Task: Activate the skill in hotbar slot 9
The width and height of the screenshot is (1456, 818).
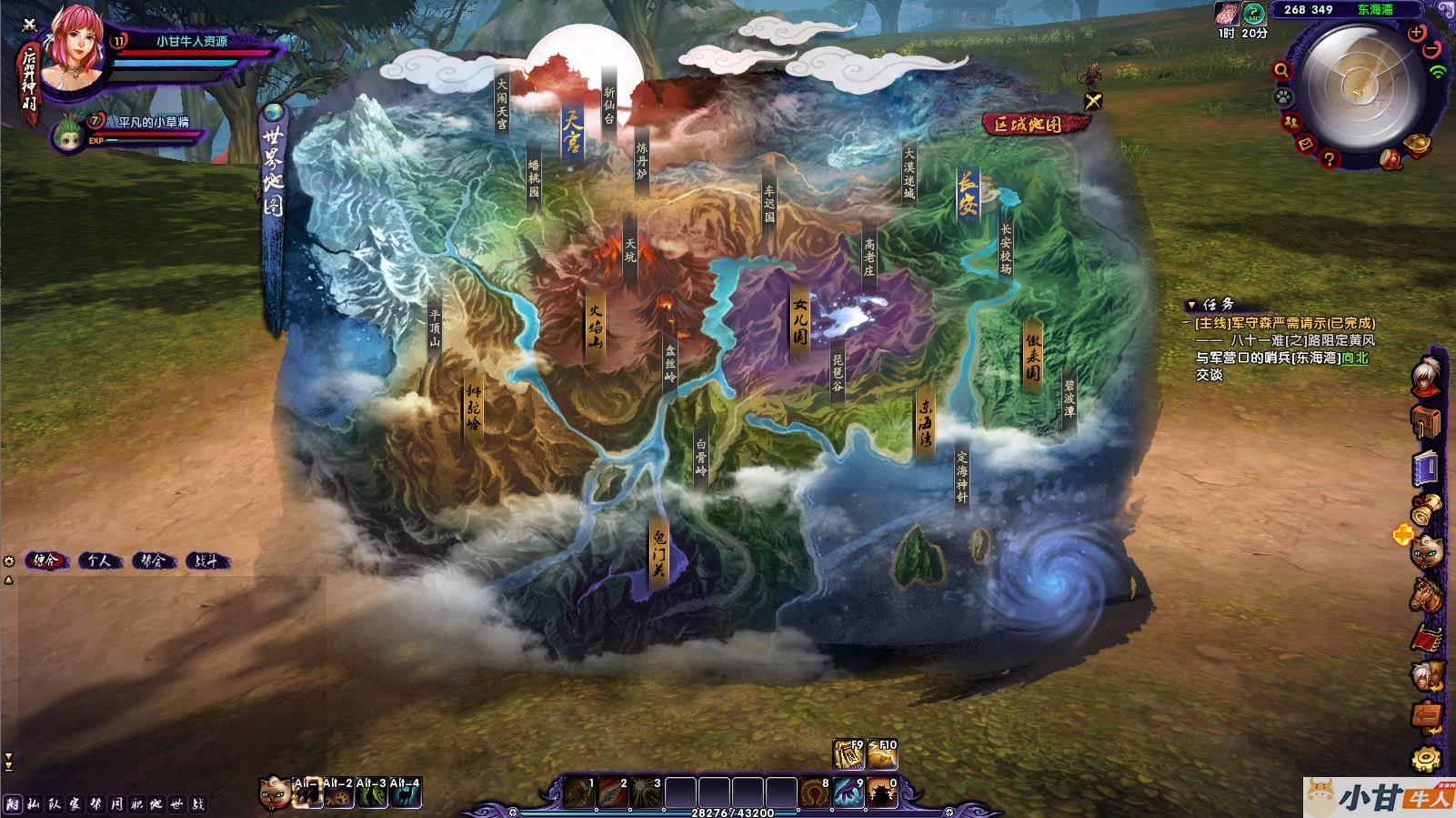Action: [848, 793]
